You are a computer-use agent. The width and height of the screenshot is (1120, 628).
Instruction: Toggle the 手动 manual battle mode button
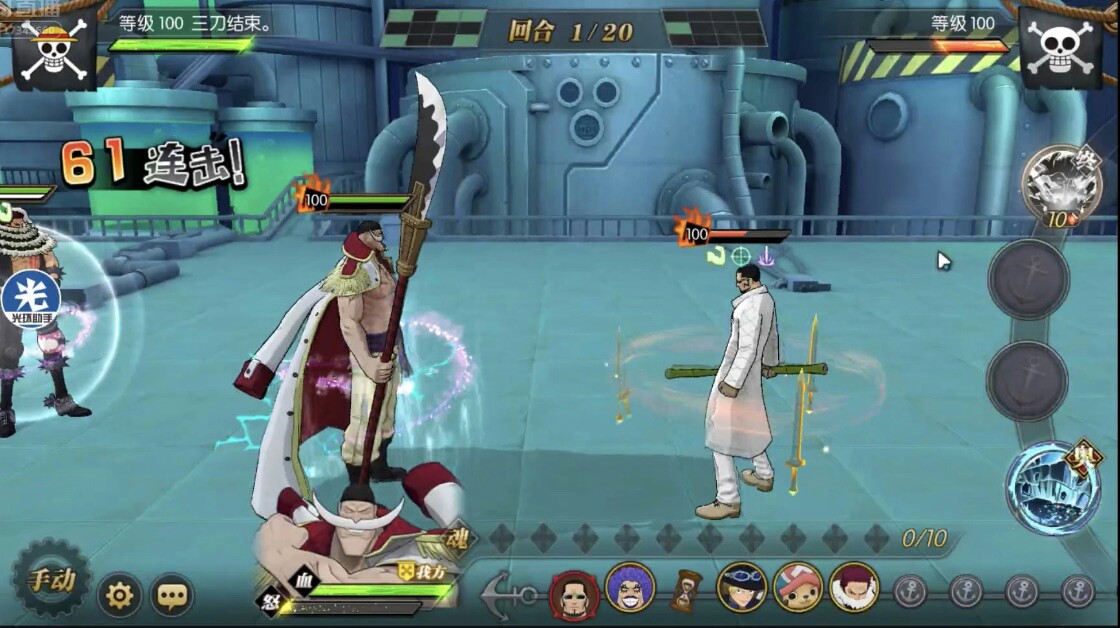pyautogui.click(x=50, y=579)
